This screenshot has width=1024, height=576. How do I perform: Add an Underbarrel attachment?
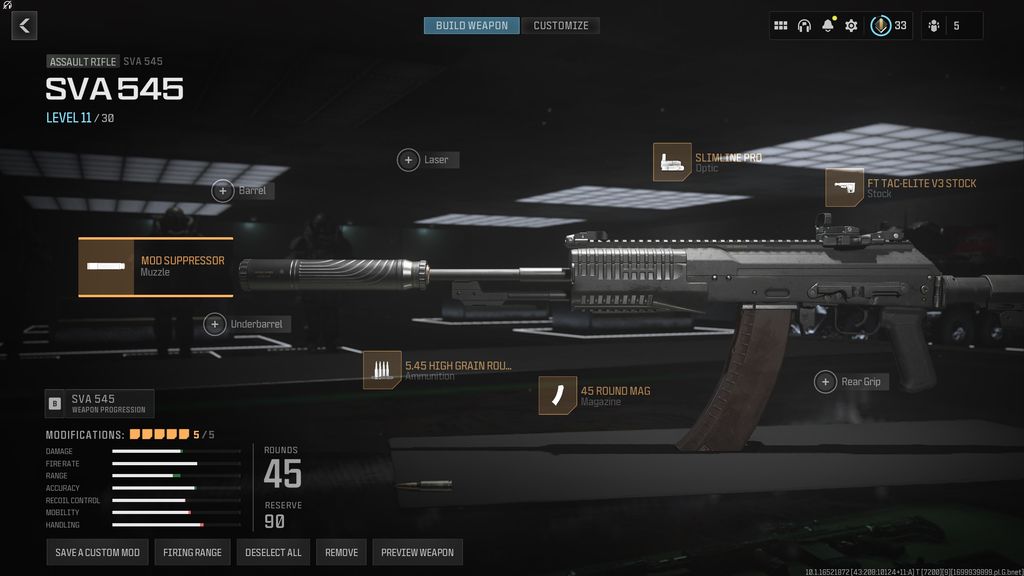coord(215,324)
